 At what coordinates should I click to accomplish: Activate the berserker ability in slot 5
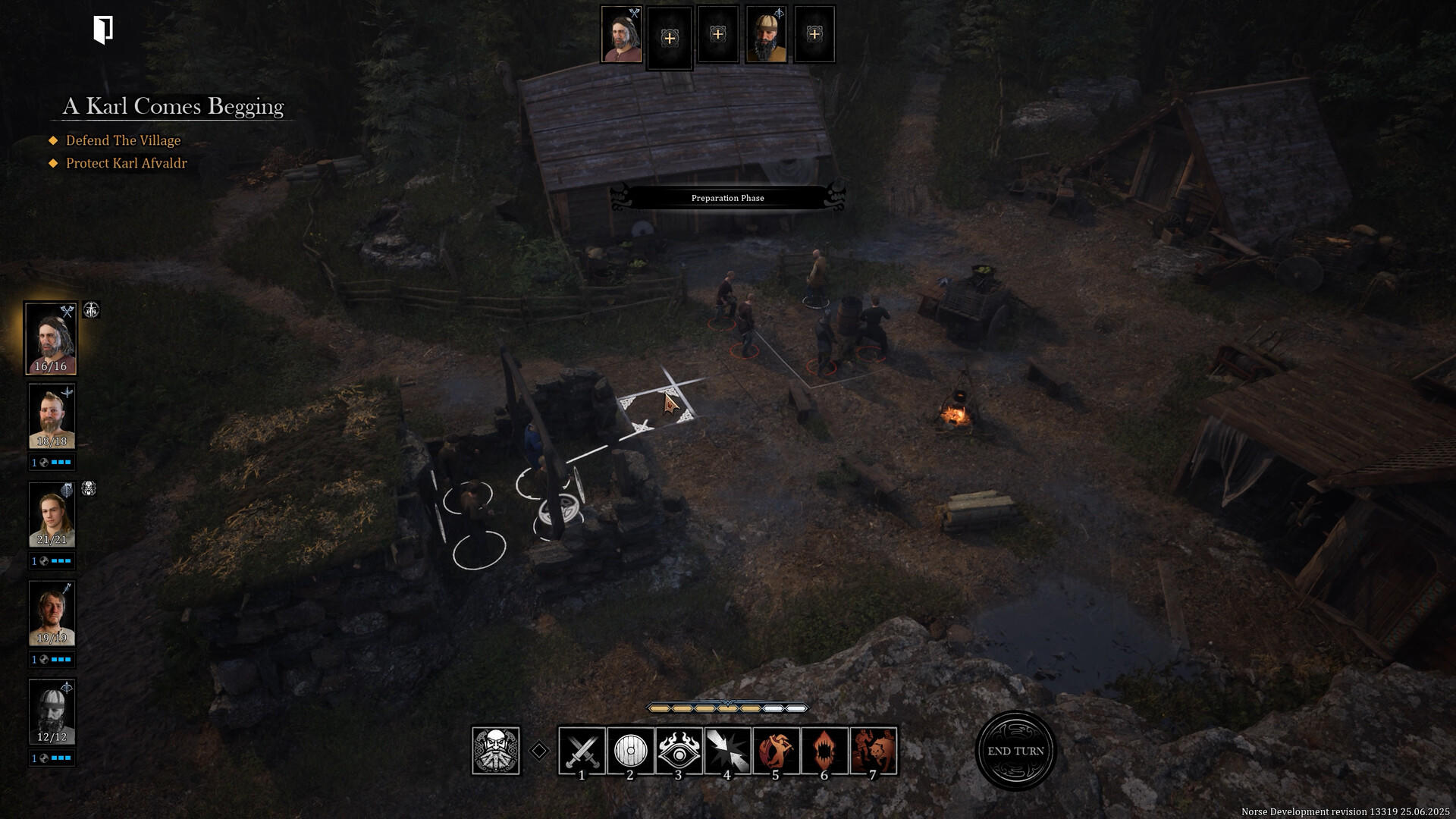click(776, 750)
